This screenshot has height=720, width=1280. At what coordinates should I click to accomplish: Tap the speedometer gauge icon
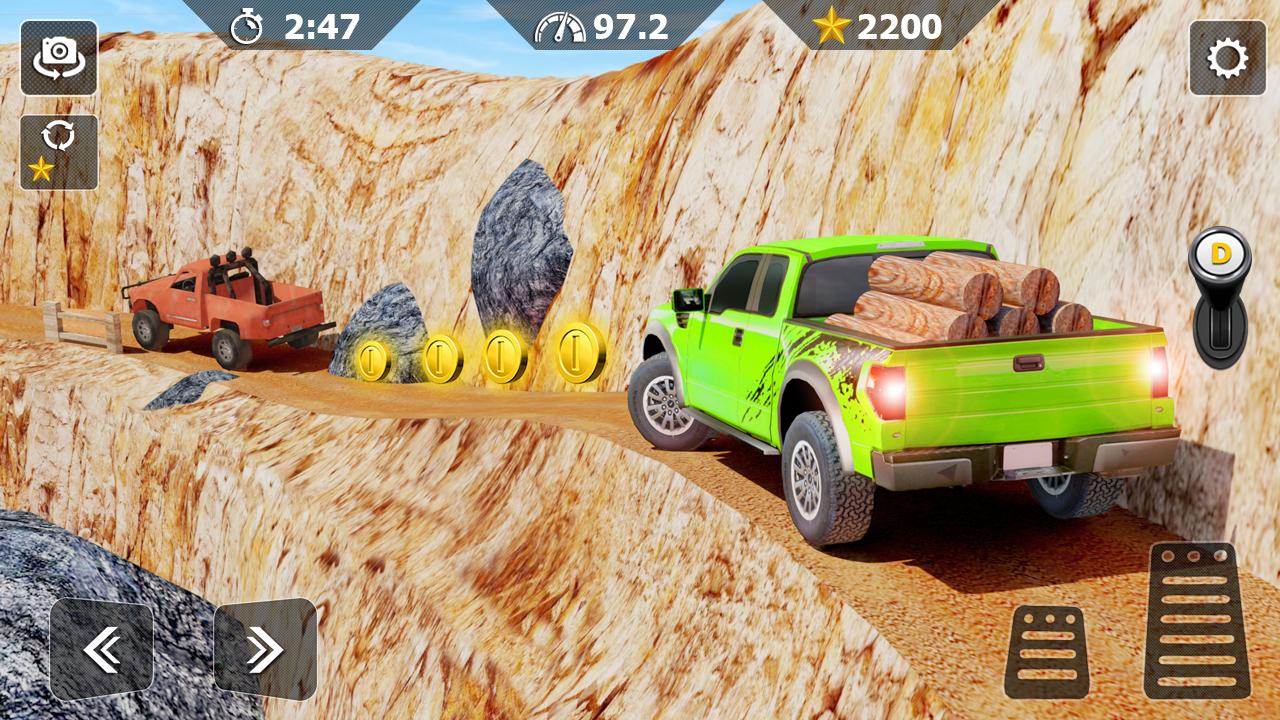coord(561,26)
